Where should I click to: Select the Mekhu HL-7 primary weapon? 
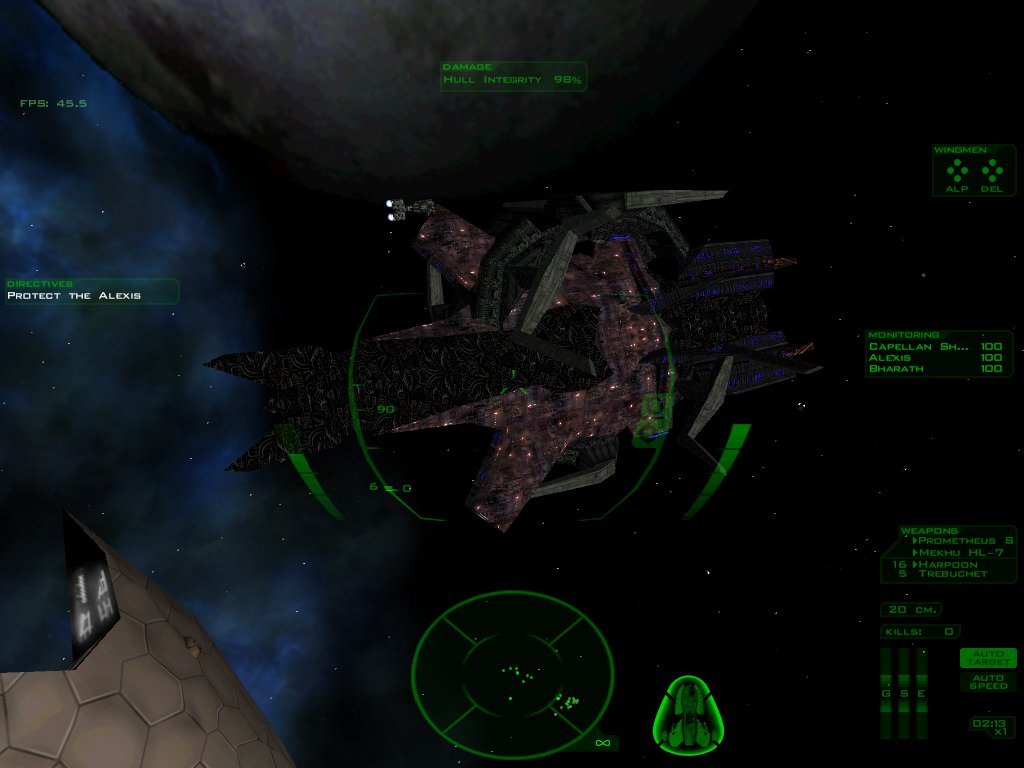[957, 552]
